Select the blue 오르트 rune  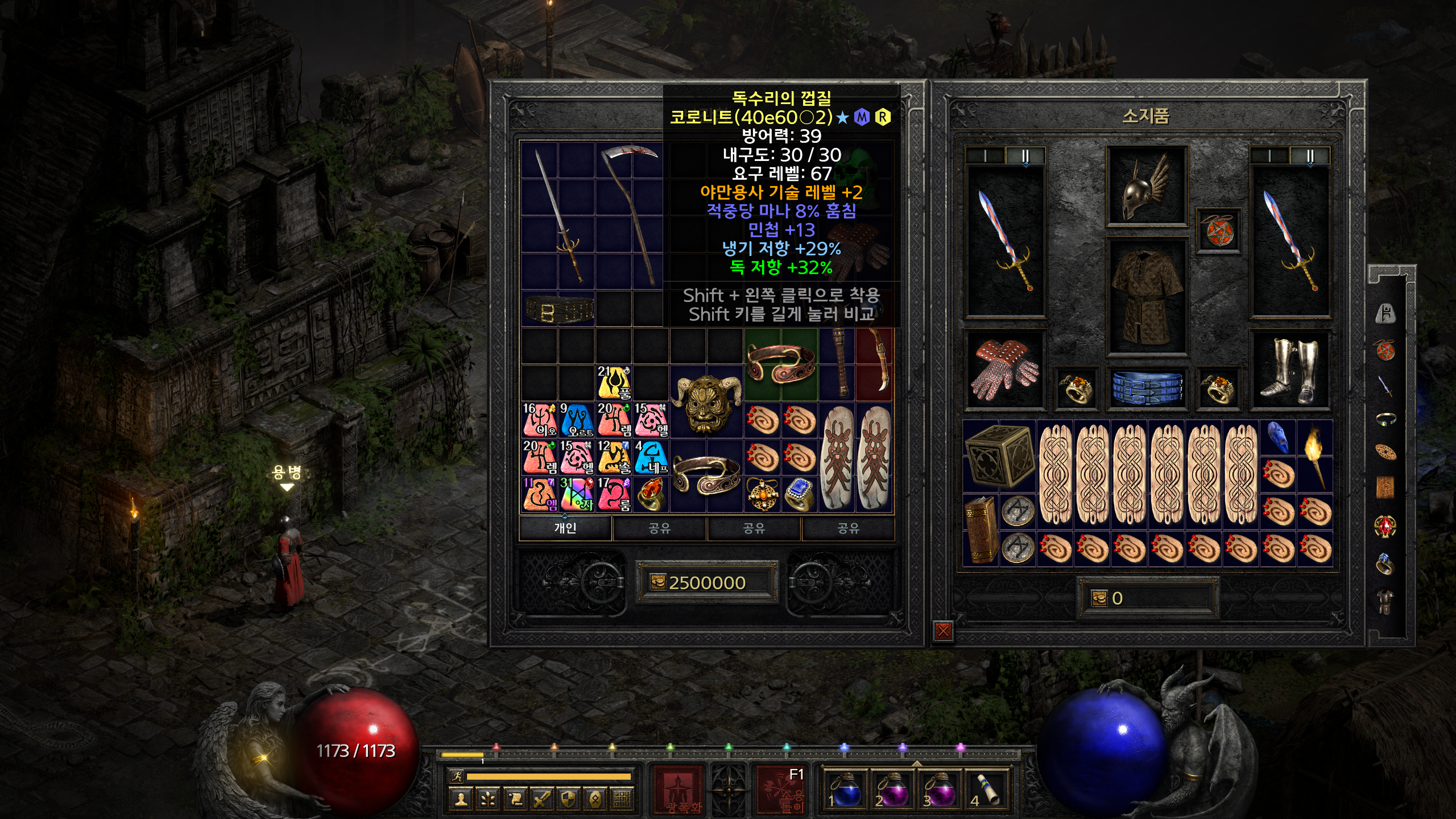point(576,420)
